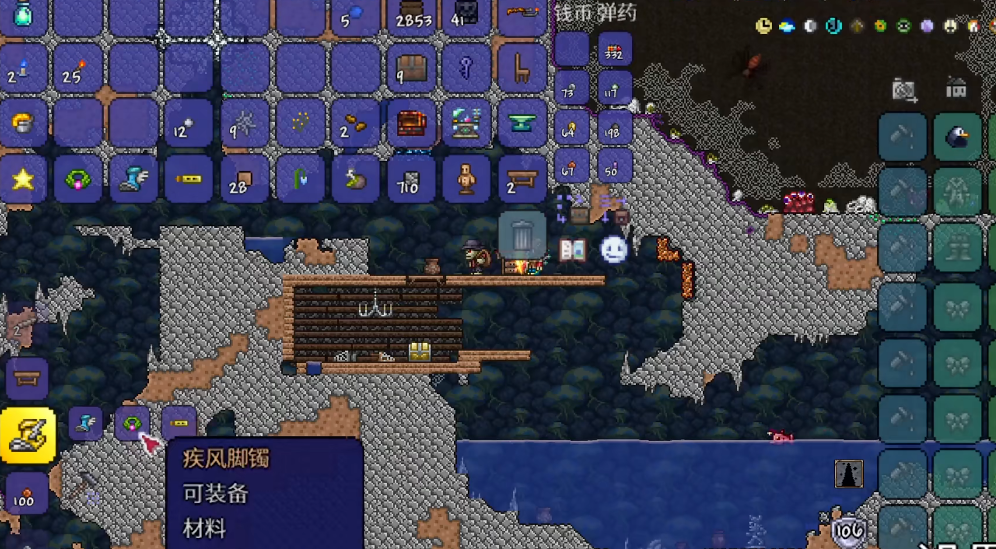Select the work bench crafting recipe
The width and height of the screenshot is (996, 549).
pyautogui.click(x=27, y=379)
